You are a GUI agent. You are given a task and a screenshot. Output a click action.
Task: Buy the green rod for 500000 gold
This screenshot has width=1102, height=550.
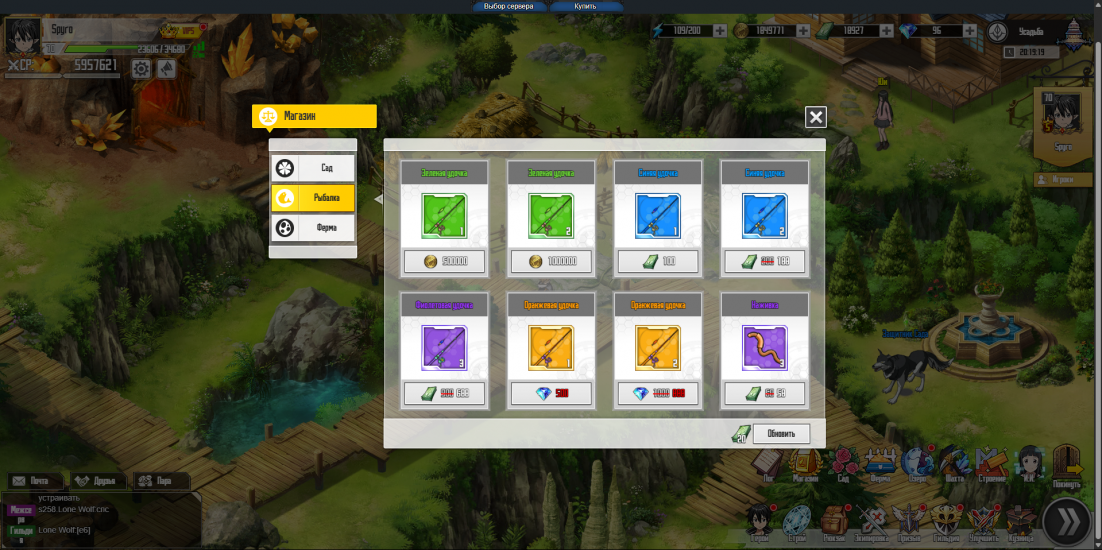coord(444,262)
